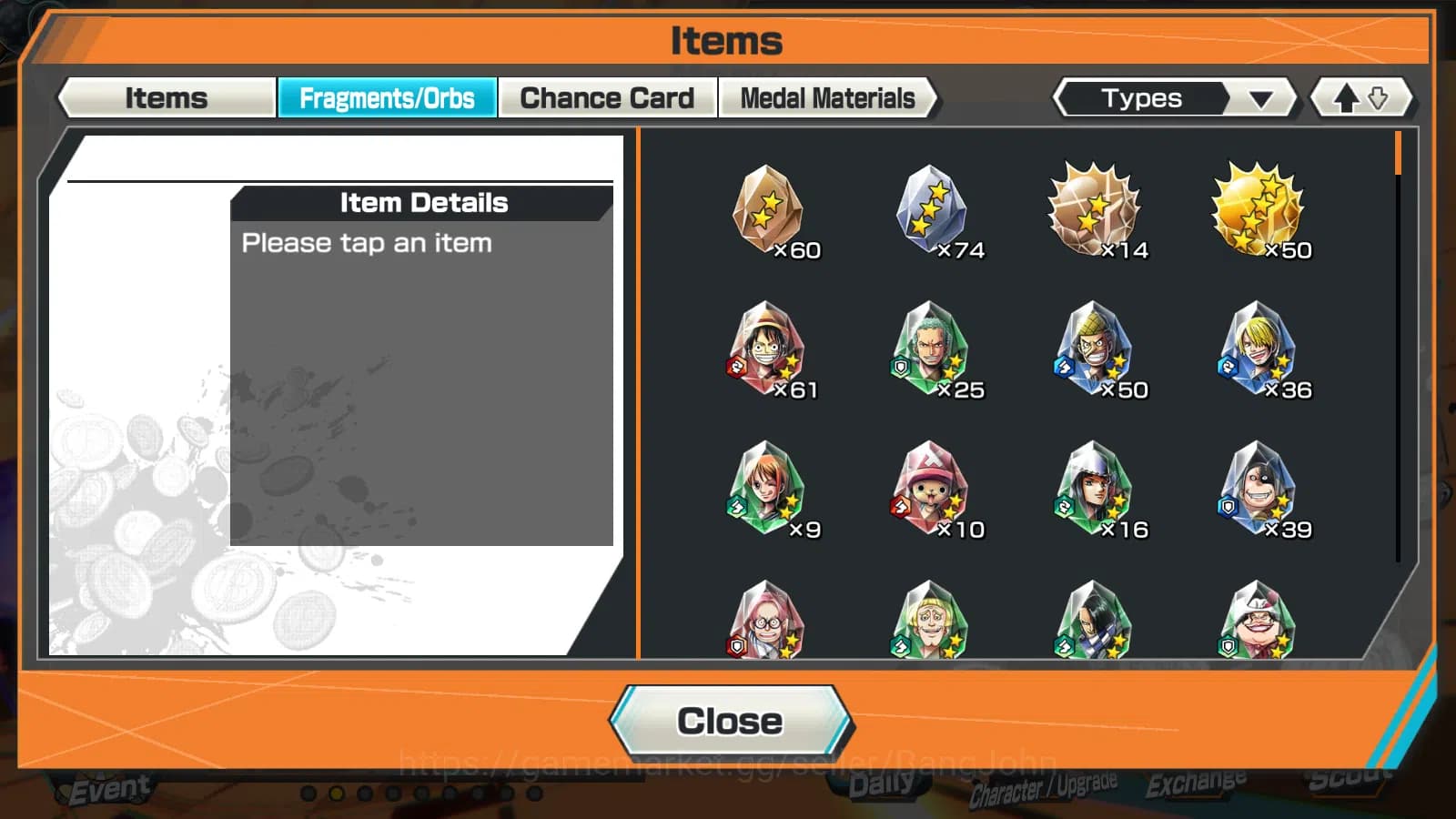Select the Nami fragment x9
This screenshot has width=1456, height=819.
769,489
